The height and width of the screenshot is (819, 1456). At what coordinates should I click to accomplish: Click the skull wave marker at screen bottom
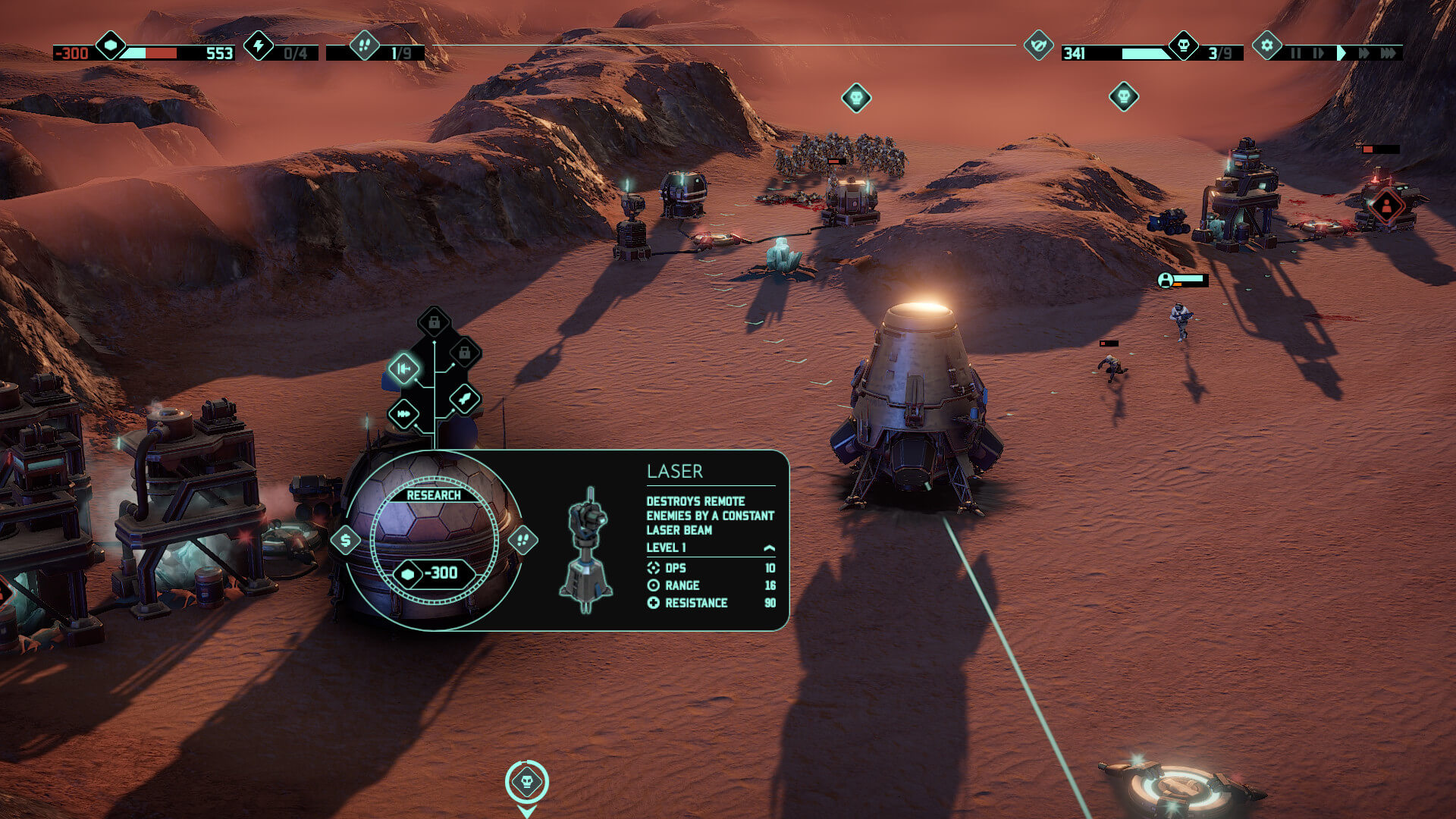point(527,782)
